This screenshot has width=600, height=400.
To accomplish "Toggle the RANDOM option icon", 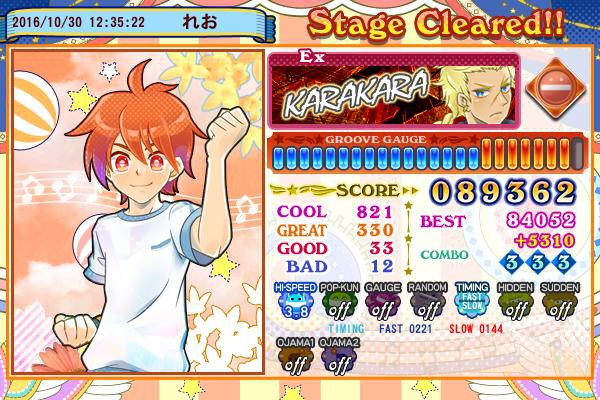I will pyautogui.click(x=425, y=303).
